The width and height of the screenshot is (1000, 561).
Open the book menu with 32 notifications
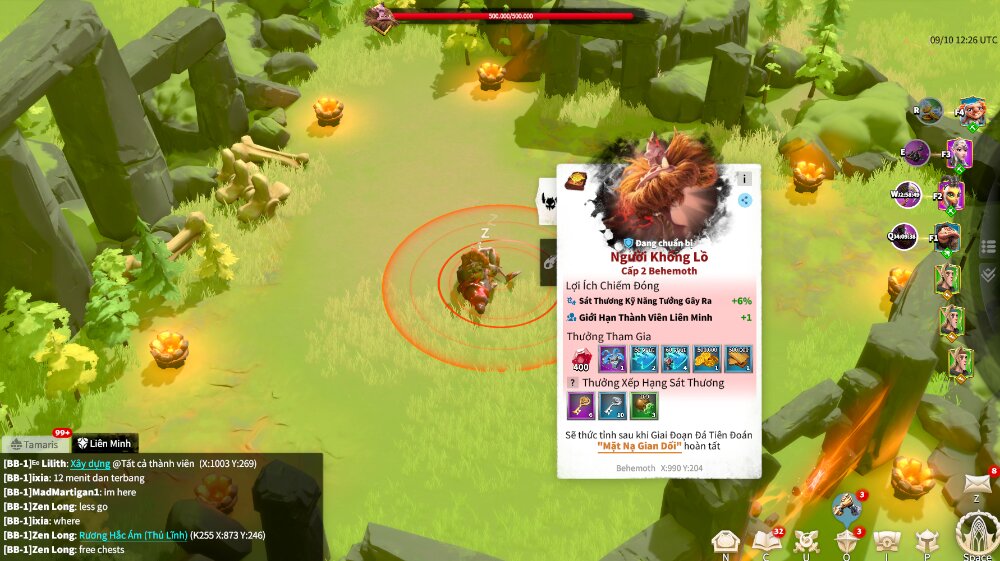pyautogui.click(x=766, y=541)
